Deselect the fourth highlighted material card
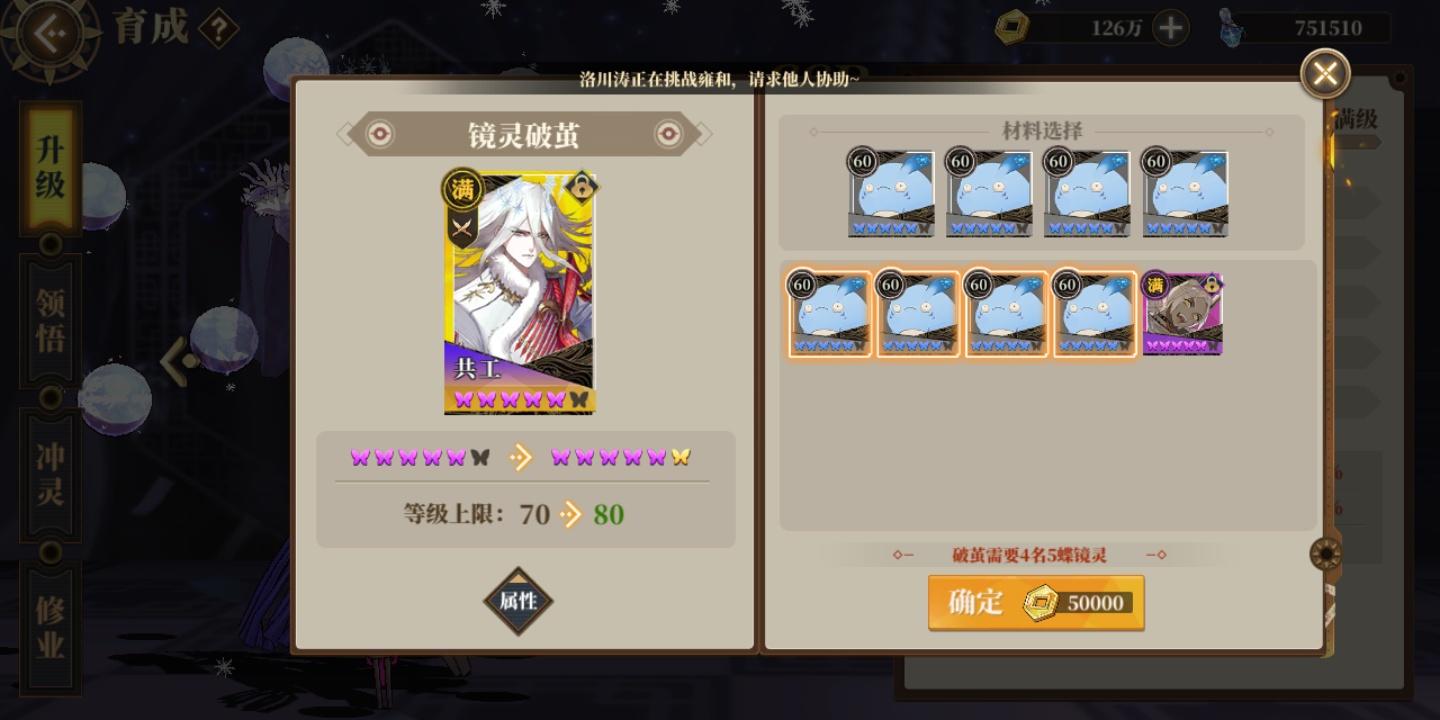The image size is (1440, 720). tap(1093, 313)
